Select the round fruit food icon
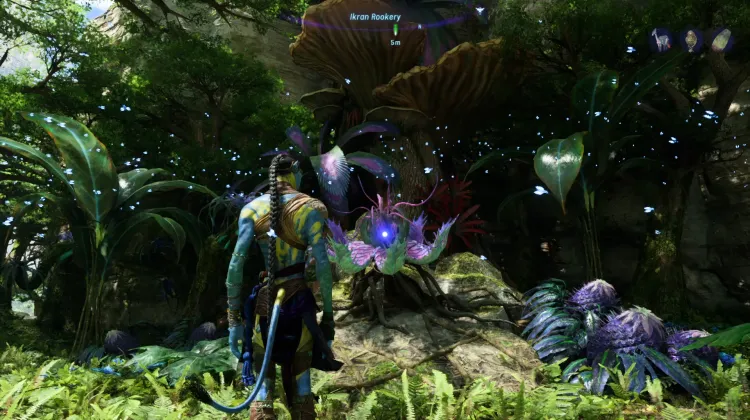The width and height of the screenshot is (750, 420). tap(691, 40)
